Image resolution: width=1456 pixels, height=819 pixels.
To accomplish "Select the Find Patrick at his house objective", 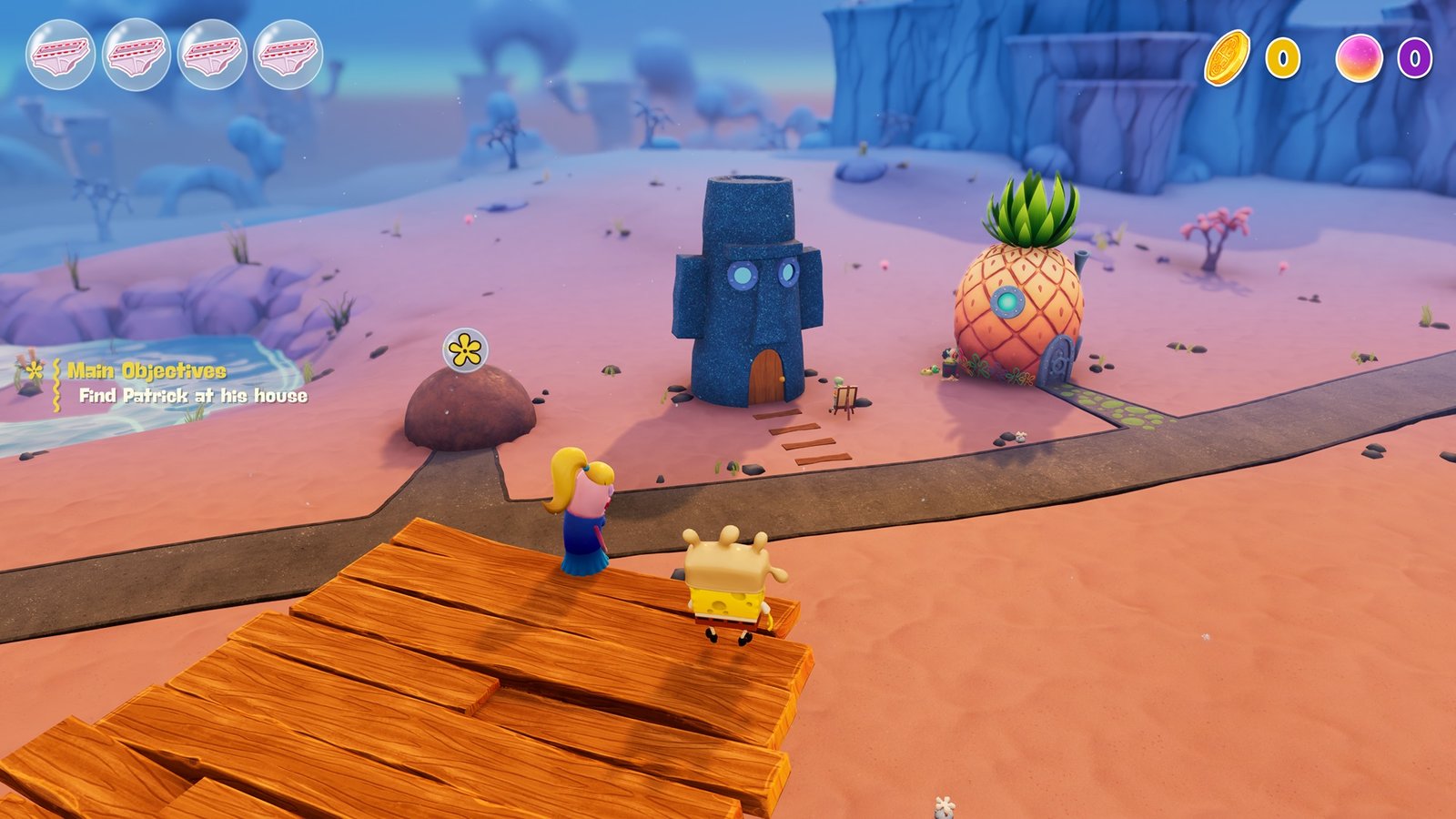I will coord(193,396).
